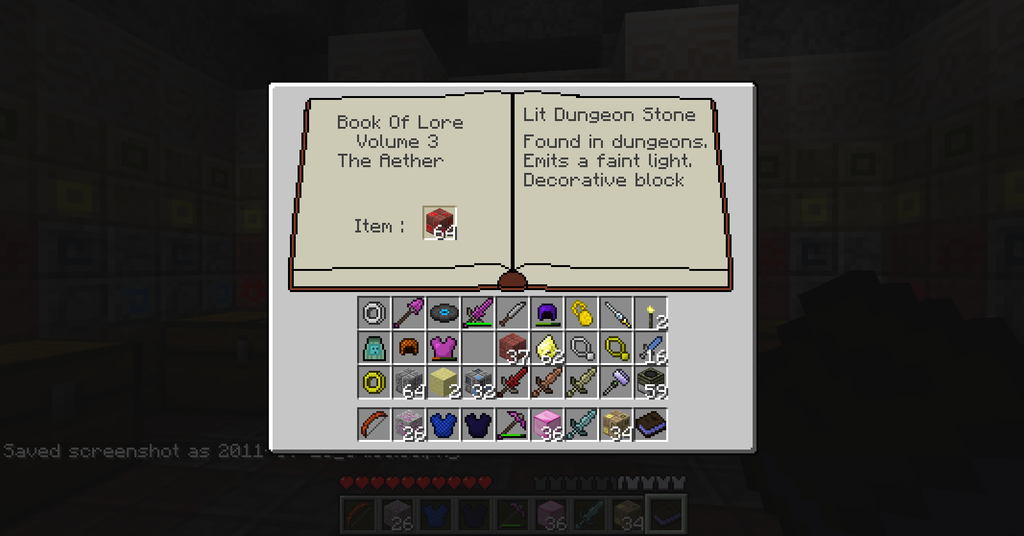Image resolution: width=1024 pixels, height=536 pixels.
Task: Pick up the pink chestplate
Action: pyautogui.click(x=443, y=348)
